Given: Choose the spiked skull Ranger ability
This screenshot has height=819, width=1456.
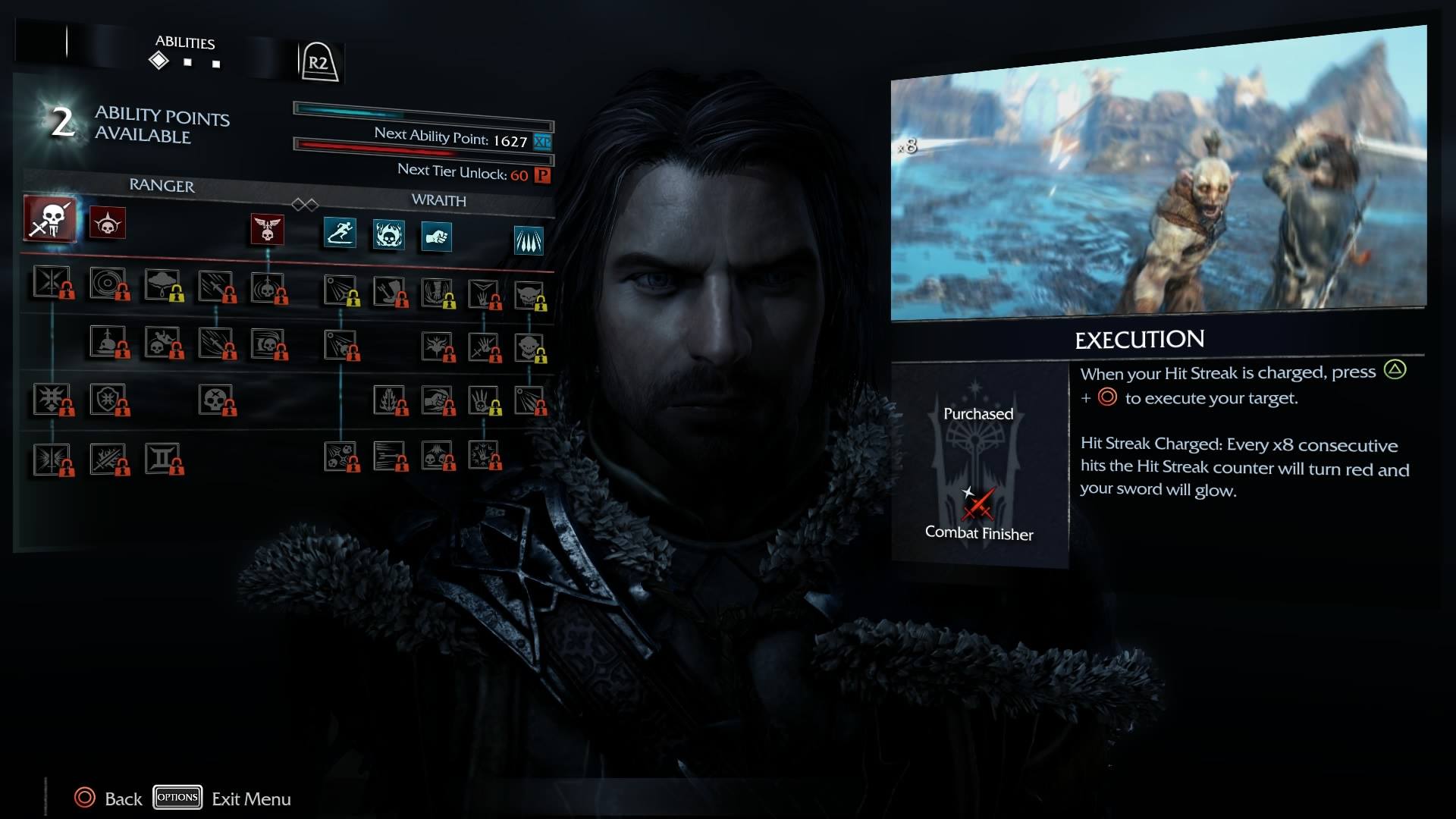Looking at the screenshot, I should 107,223.
